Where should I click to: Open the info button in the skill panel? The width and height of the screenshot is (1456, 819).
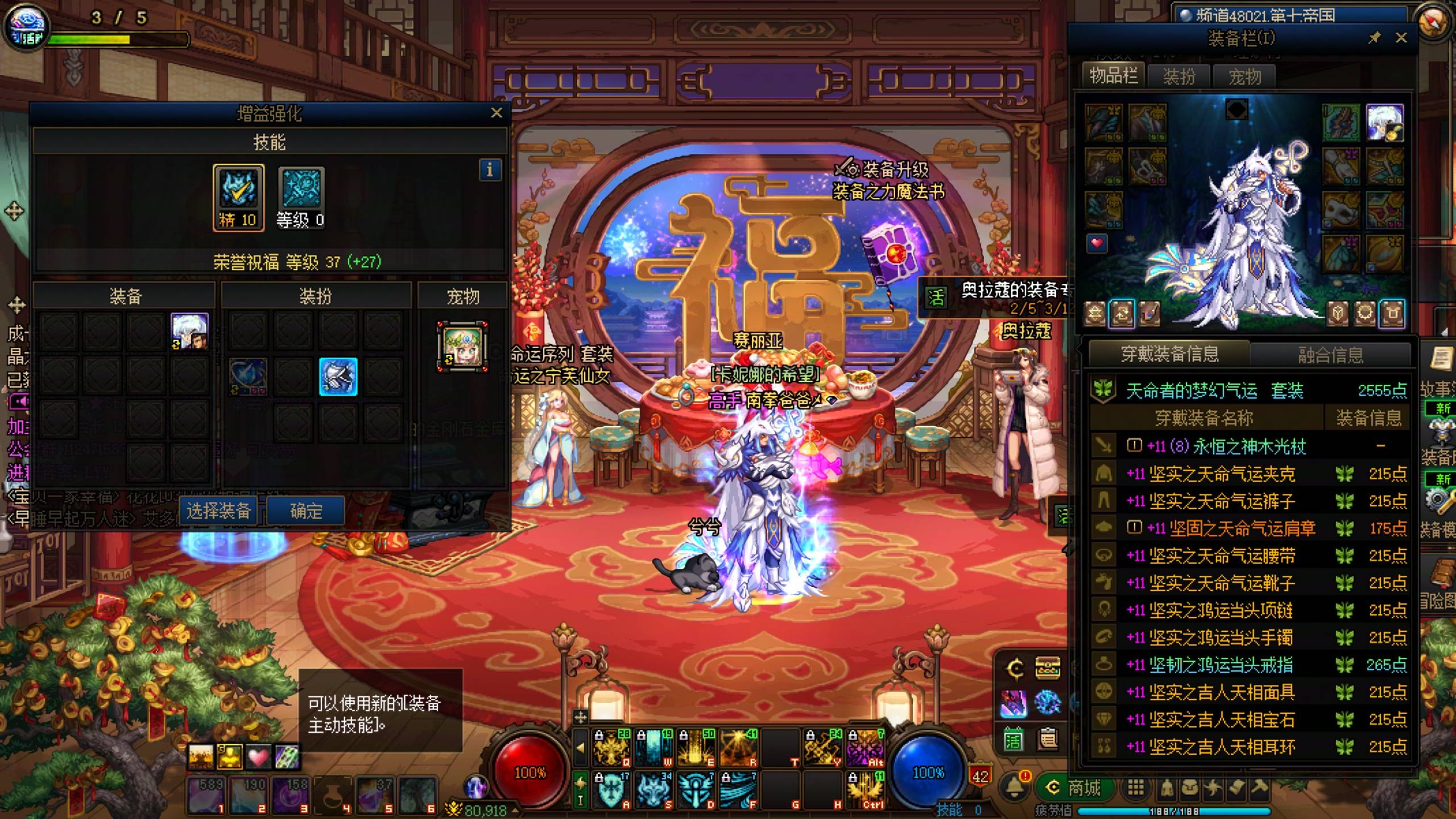click(x=490, y=170)
